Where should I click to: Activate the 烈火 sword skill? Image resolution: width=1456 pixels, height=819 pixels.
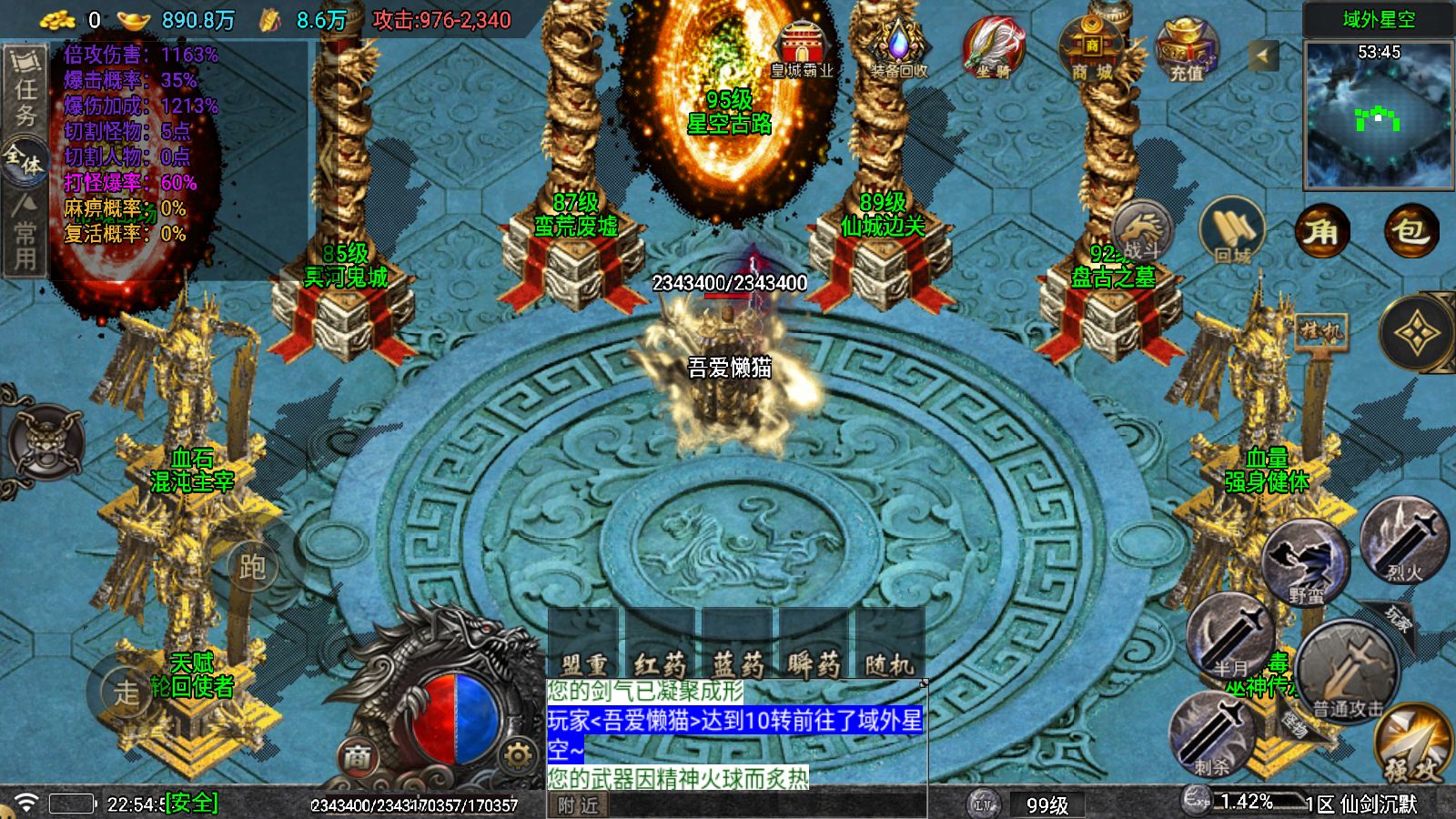tap(1404, 541)
